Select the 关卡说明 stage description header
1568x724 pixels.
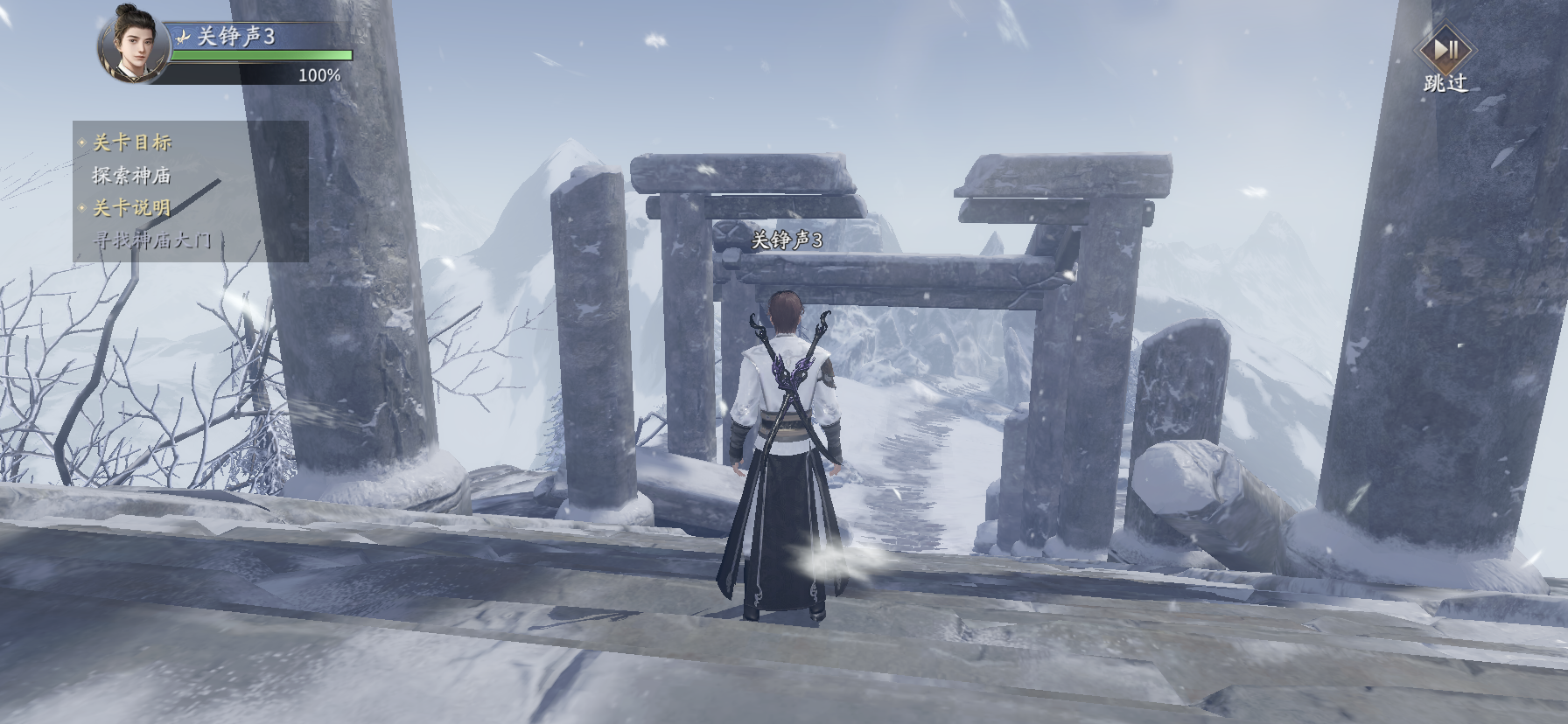[132, 208]
